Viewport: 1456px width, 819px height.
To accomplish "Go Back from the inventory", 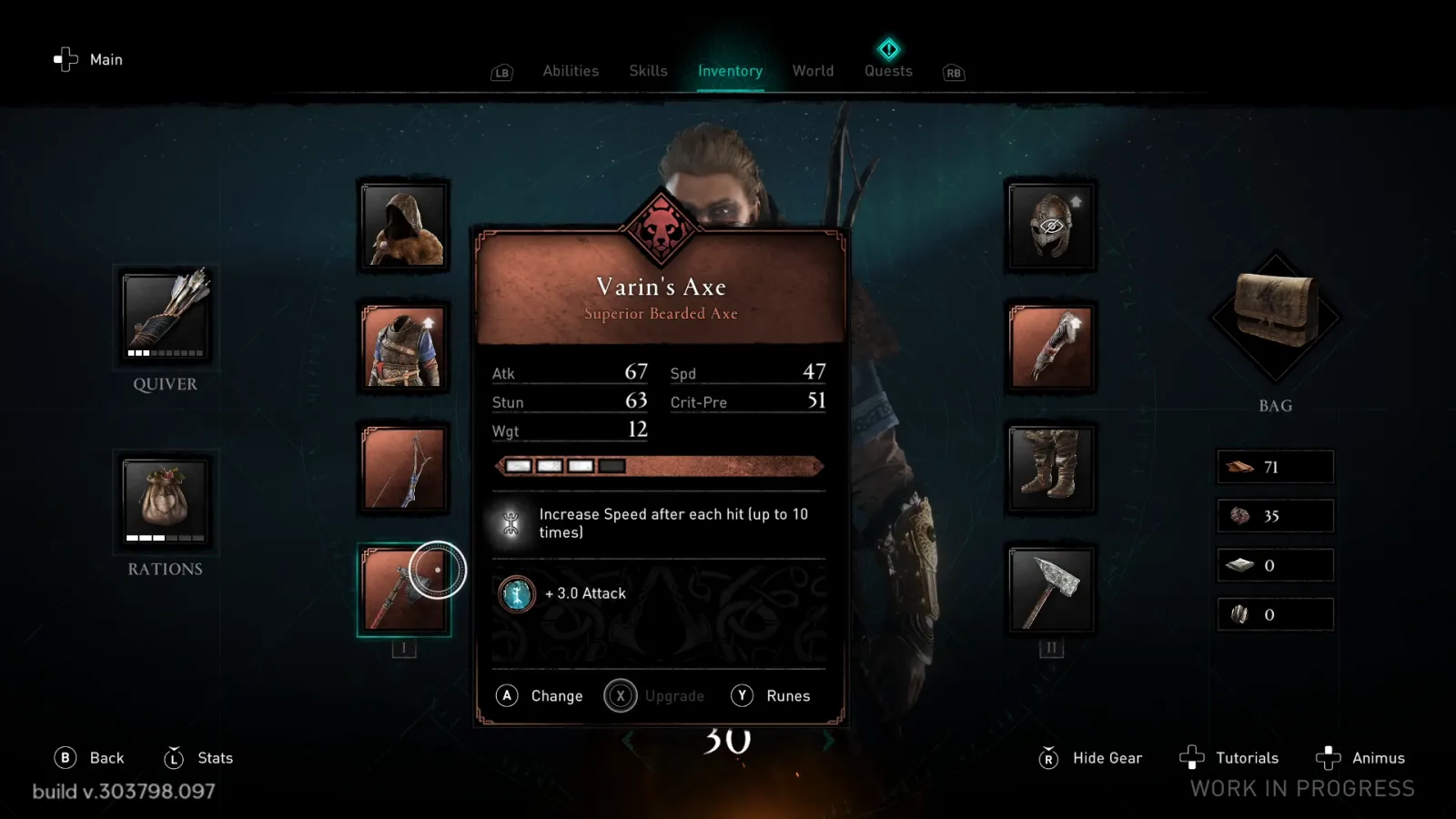I will point(90,758).
